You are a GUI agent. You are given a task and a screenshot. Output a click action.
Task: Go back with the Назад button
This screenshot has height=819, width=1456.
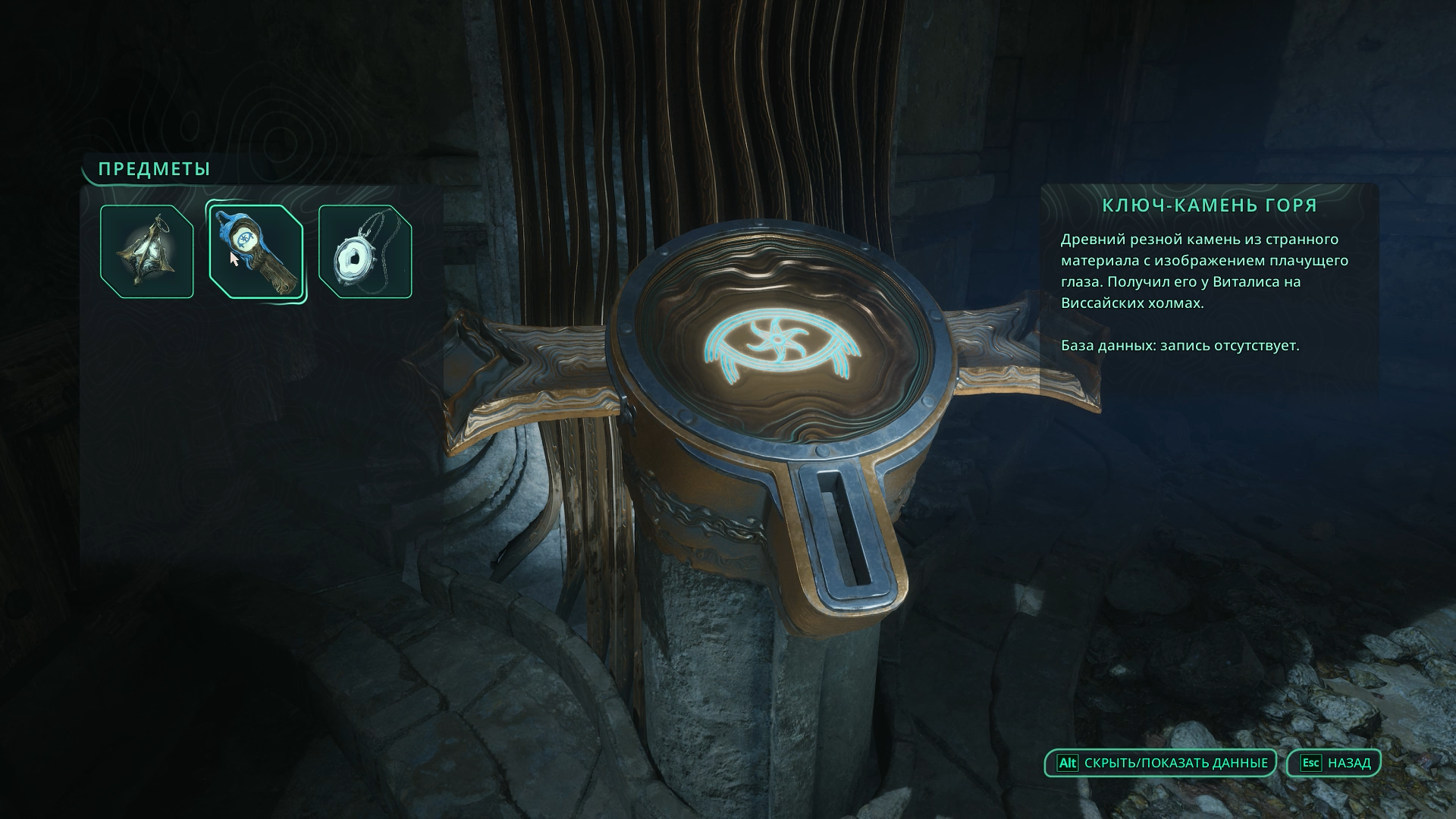[1334, 763]
